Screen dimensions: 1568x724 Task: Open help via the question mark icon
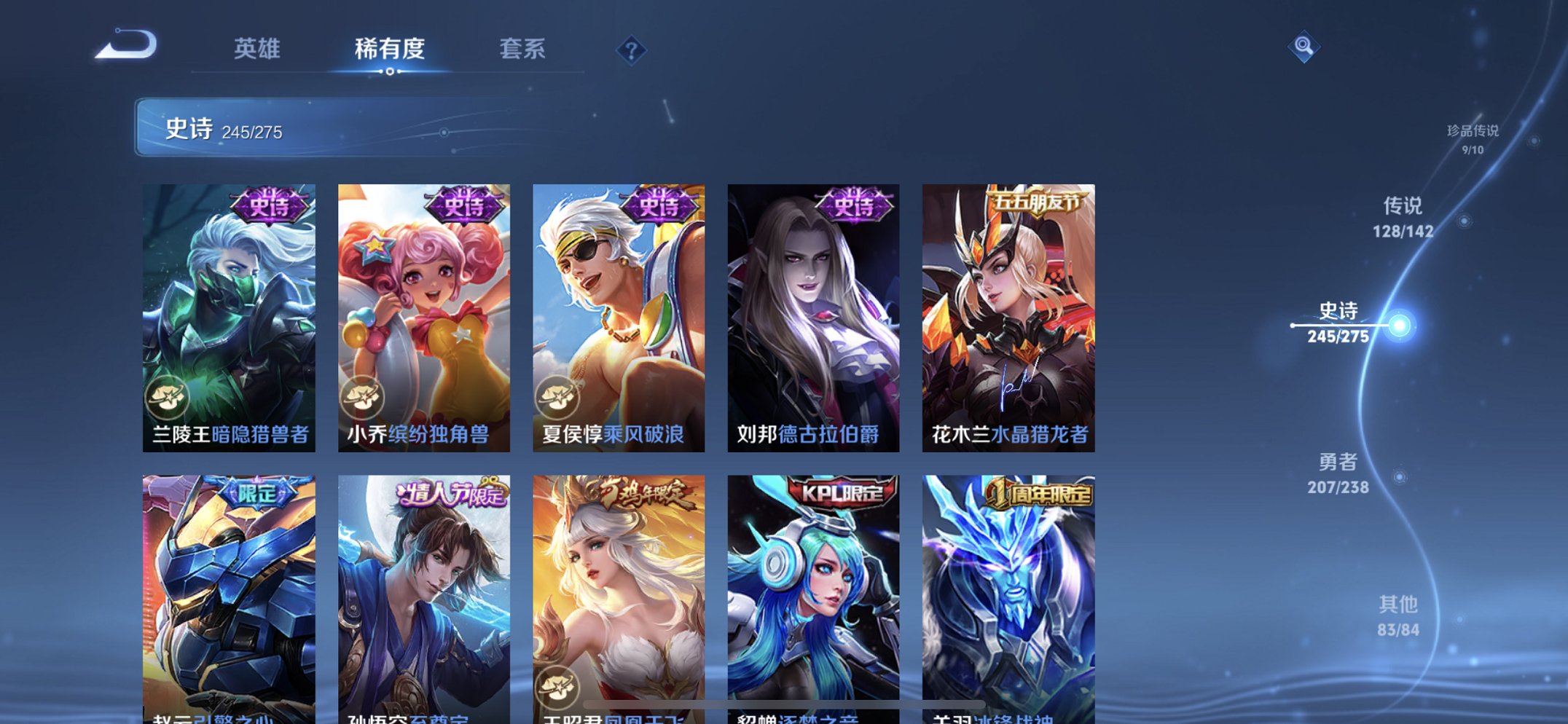pos(632,50)
